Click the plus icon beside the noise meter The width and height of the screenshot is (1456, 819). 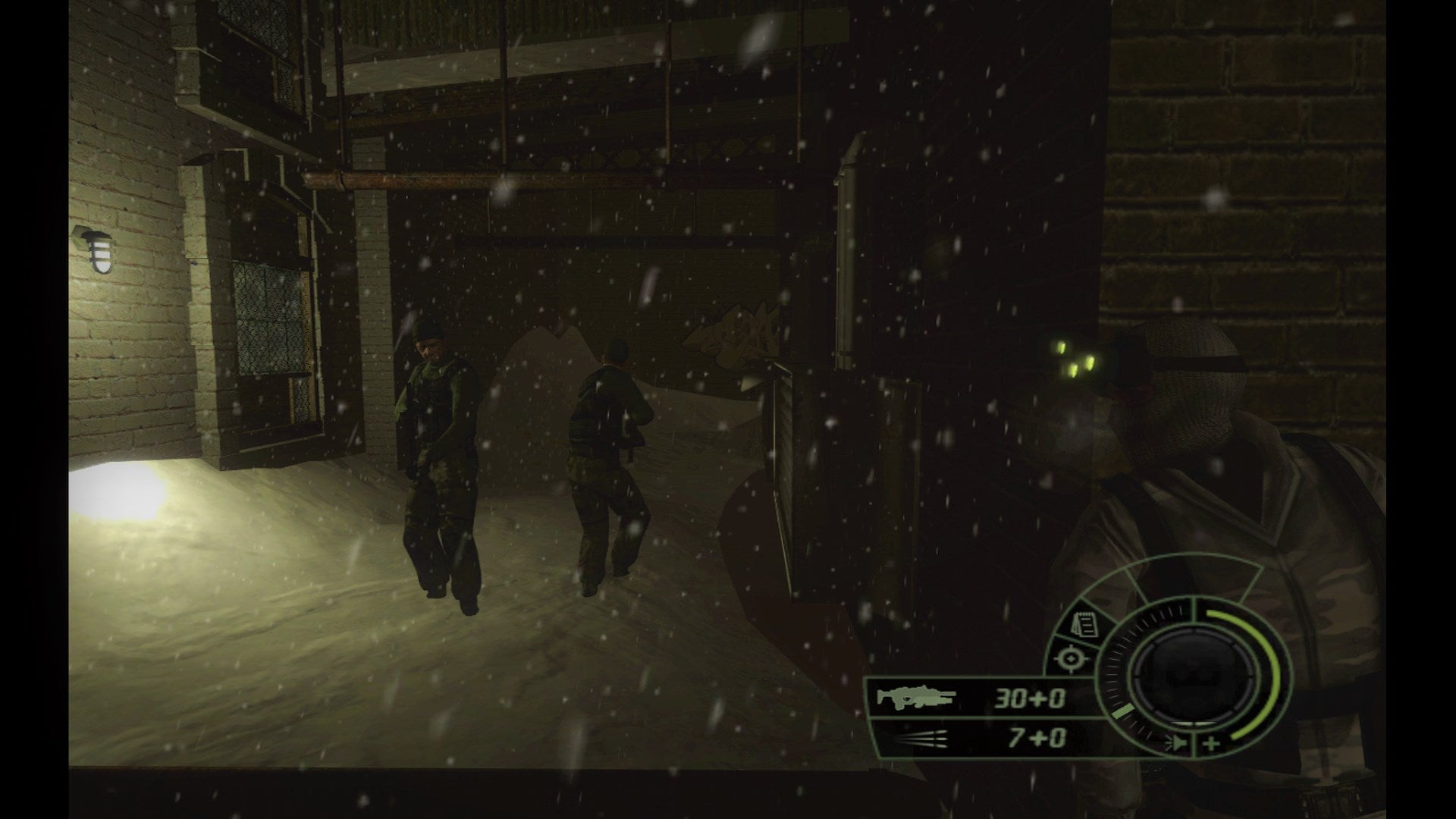[1211, 745]
